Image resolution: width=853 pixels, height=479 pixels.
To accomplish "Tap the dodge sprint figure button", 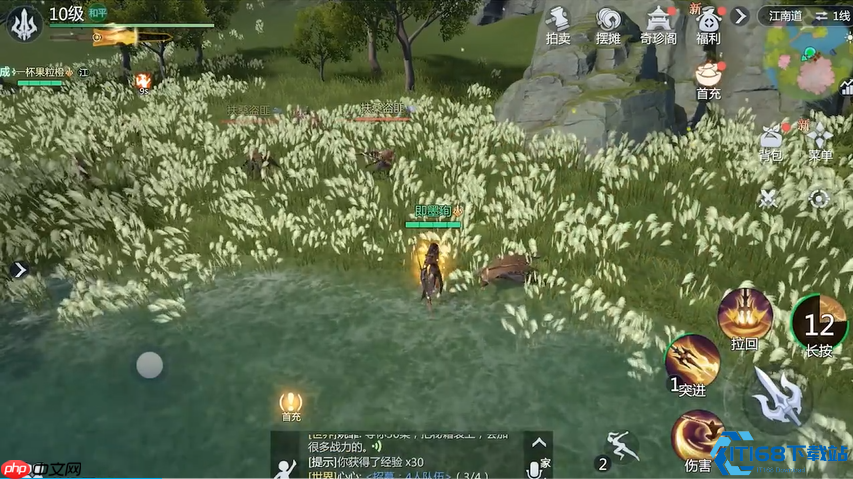I will click(x=621, y=445).
